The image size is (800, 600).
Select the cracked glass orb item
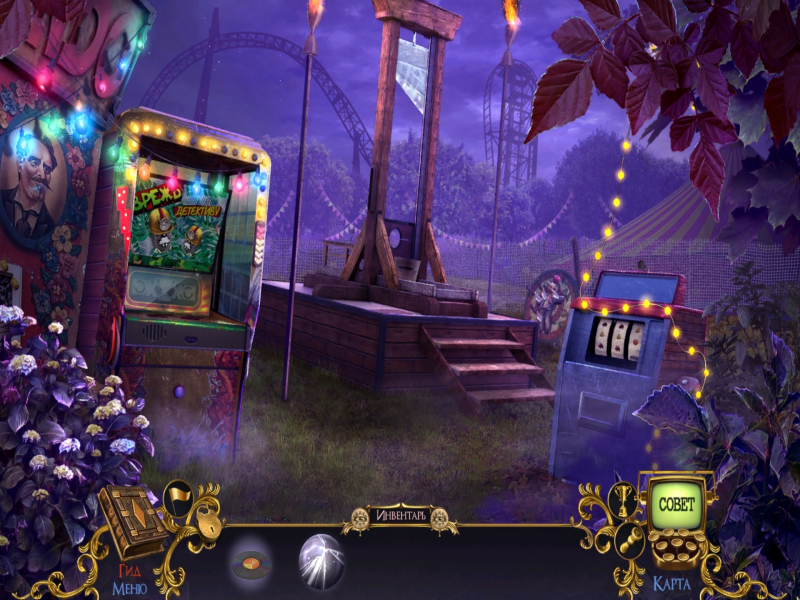click(321, 560)
